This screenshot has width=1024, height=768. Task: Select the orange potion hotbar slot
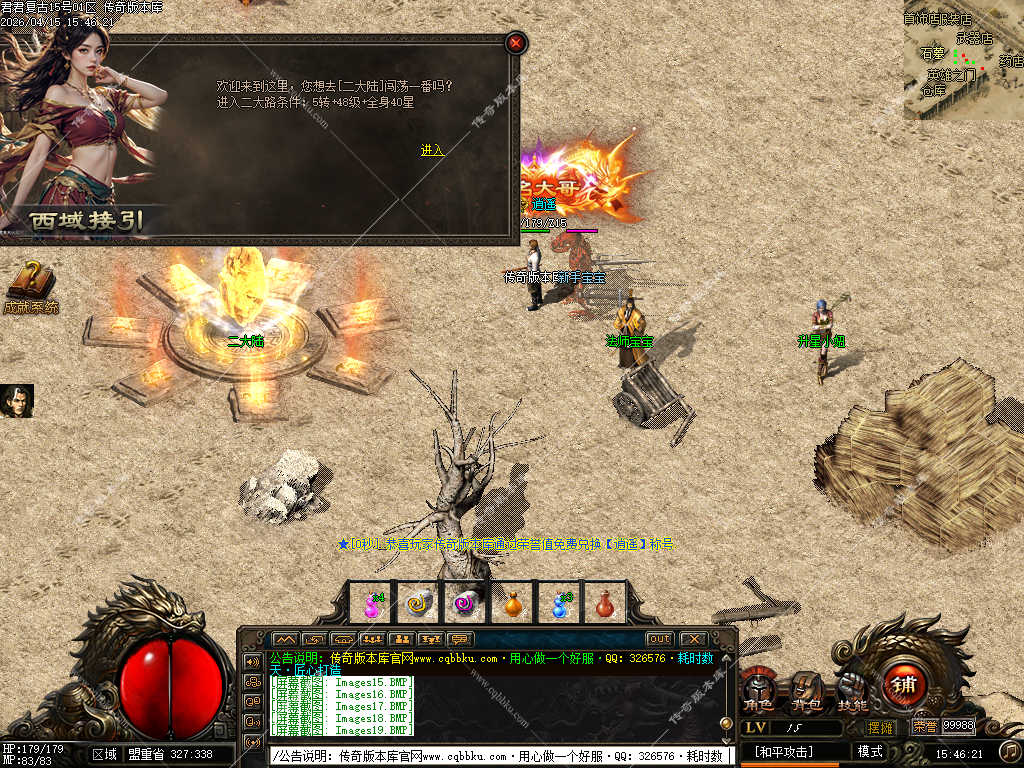(513, 604)
